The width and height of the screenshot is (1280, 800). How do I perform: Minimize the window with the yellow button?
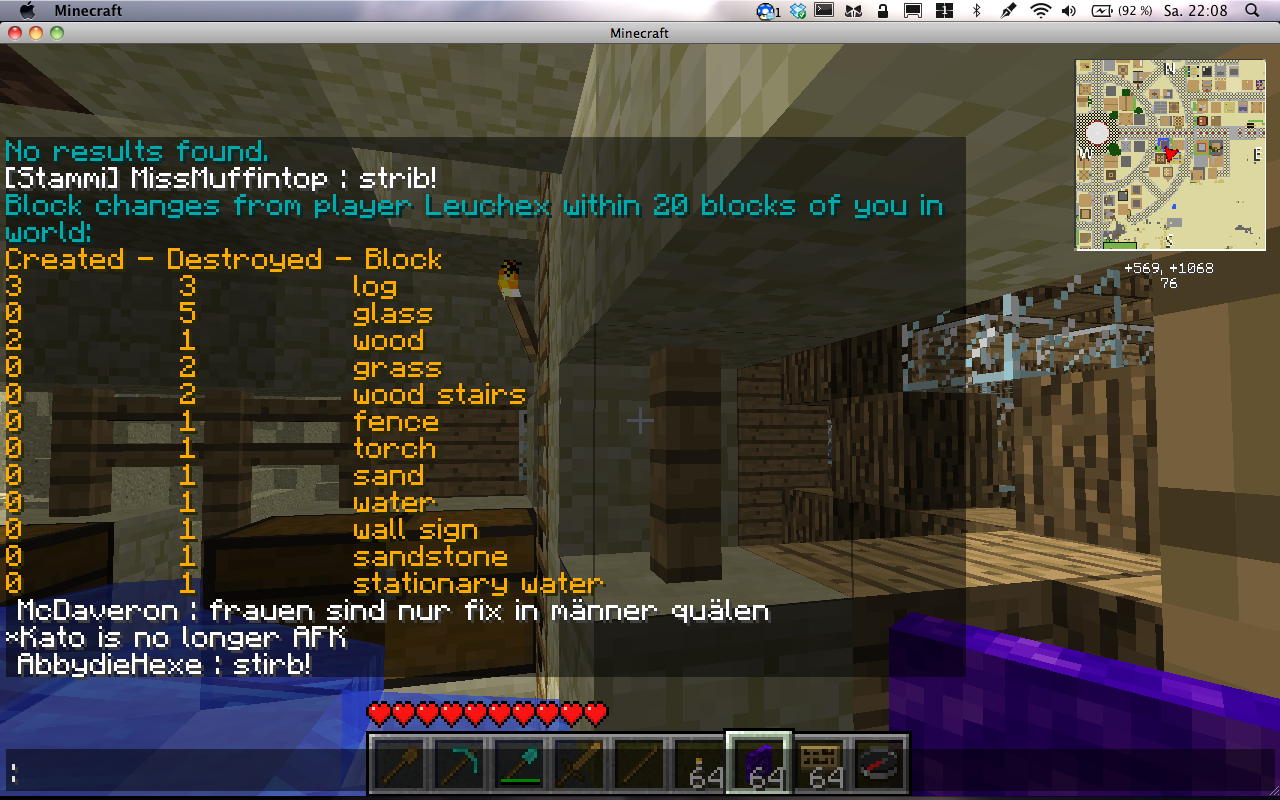[x=36, y=33]
